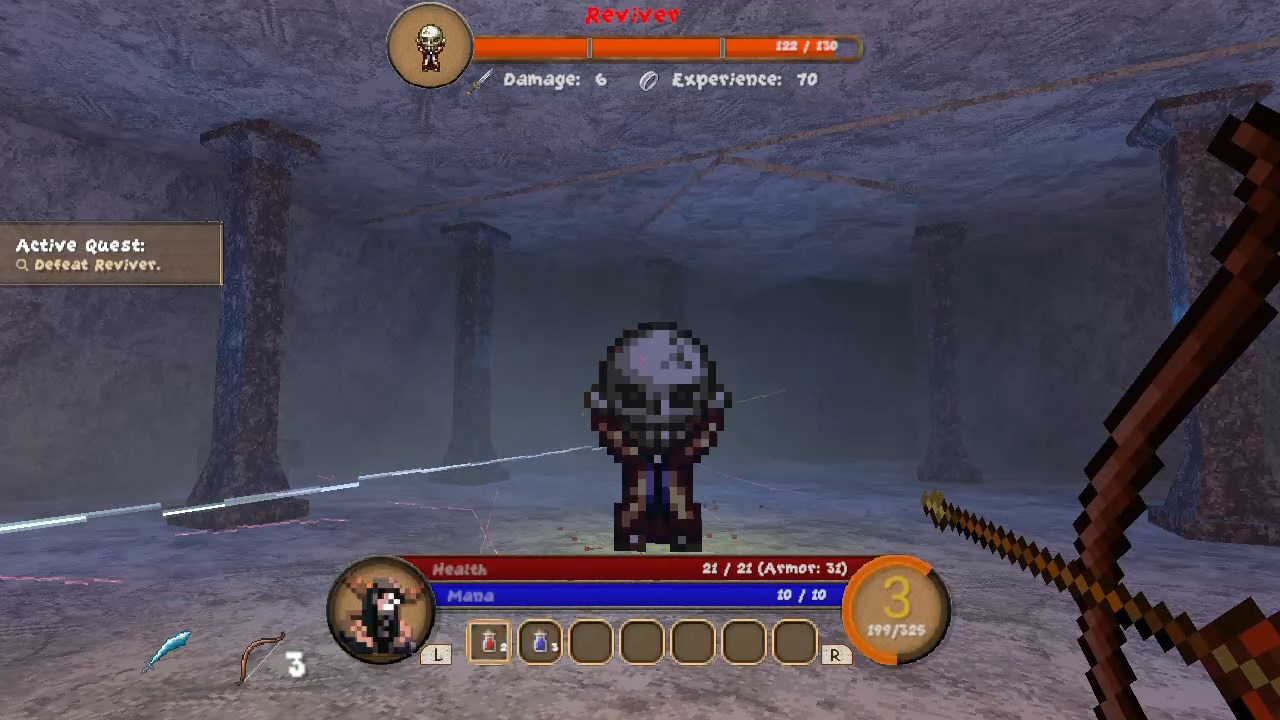Click the coin icon beside Experience stat
The image size is (1280, 720).
[647, 80]
